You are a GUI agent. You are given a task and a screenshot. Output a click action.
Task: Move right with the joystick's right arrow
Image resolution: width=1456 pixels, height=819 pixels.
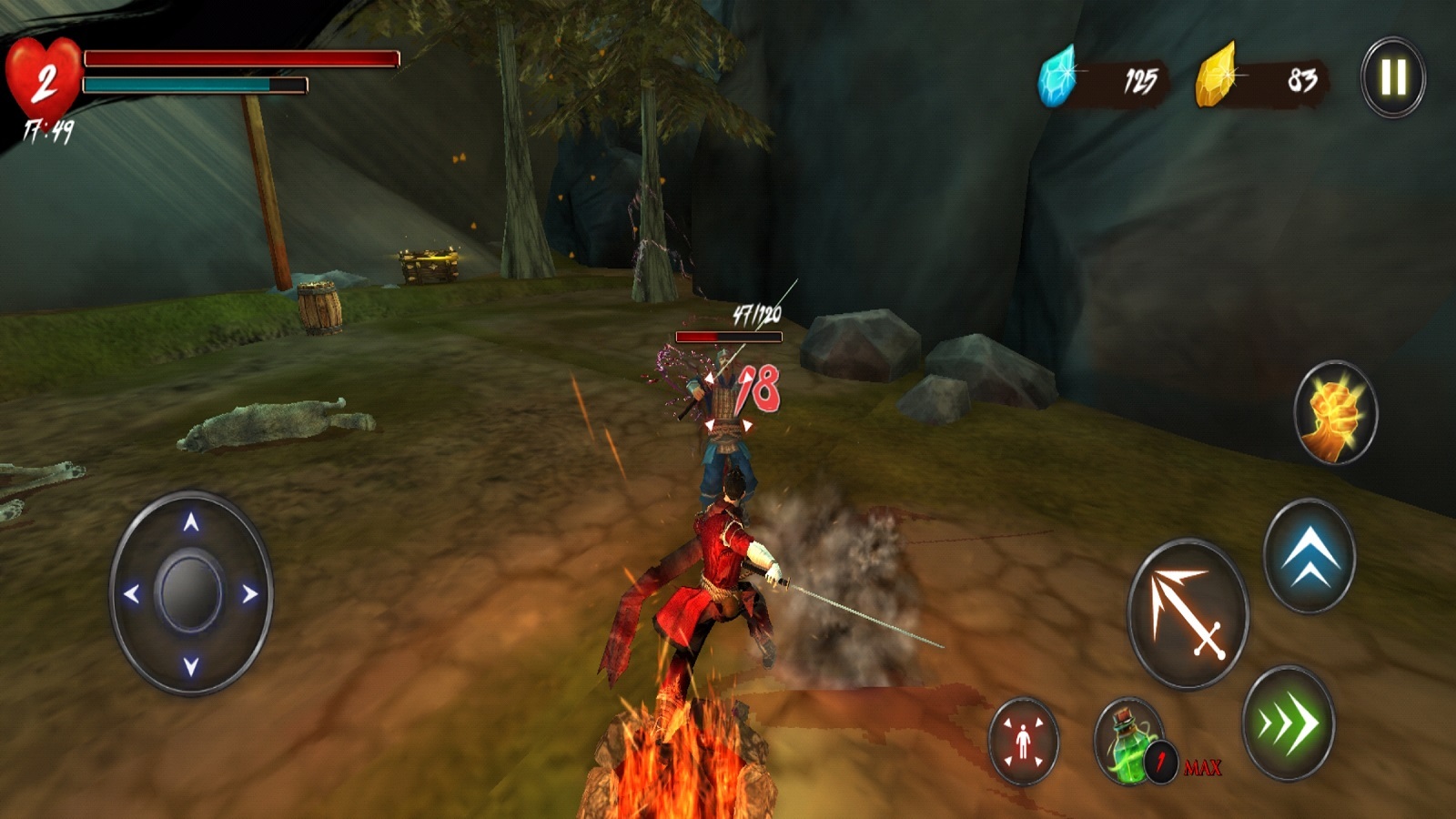(x=250, y=594)
